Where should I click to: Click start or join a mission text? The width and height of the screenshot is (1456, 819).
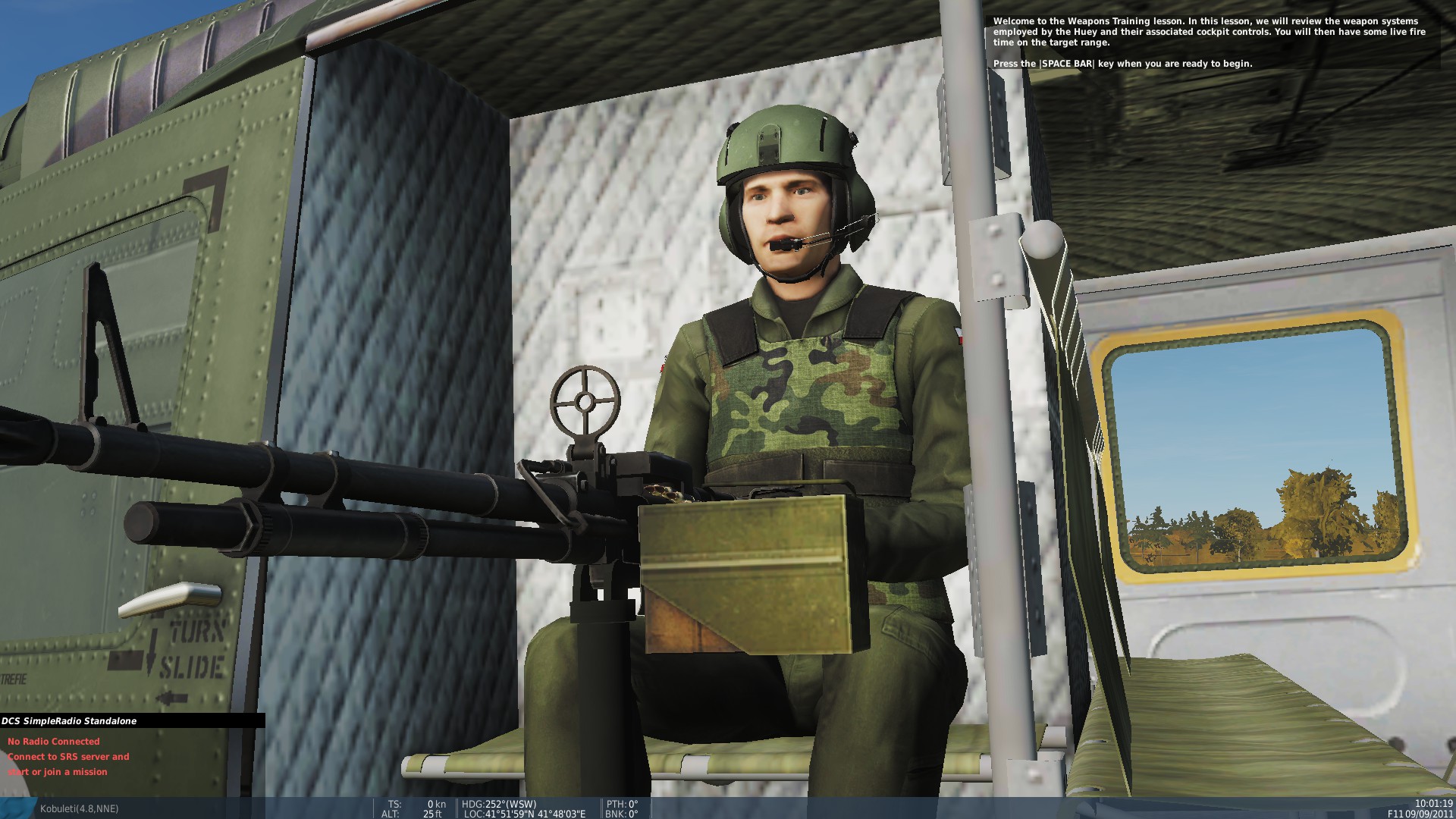pyautogui.click(x=56, y=772)
